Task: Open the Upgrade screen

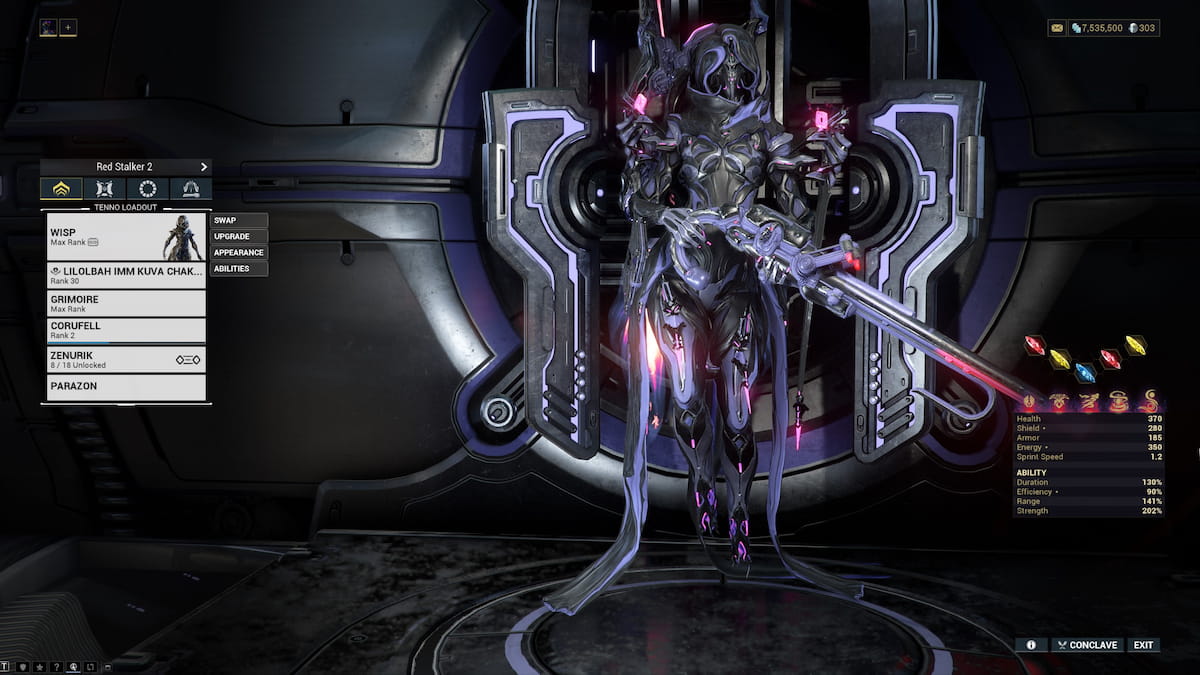Action: 238,236
